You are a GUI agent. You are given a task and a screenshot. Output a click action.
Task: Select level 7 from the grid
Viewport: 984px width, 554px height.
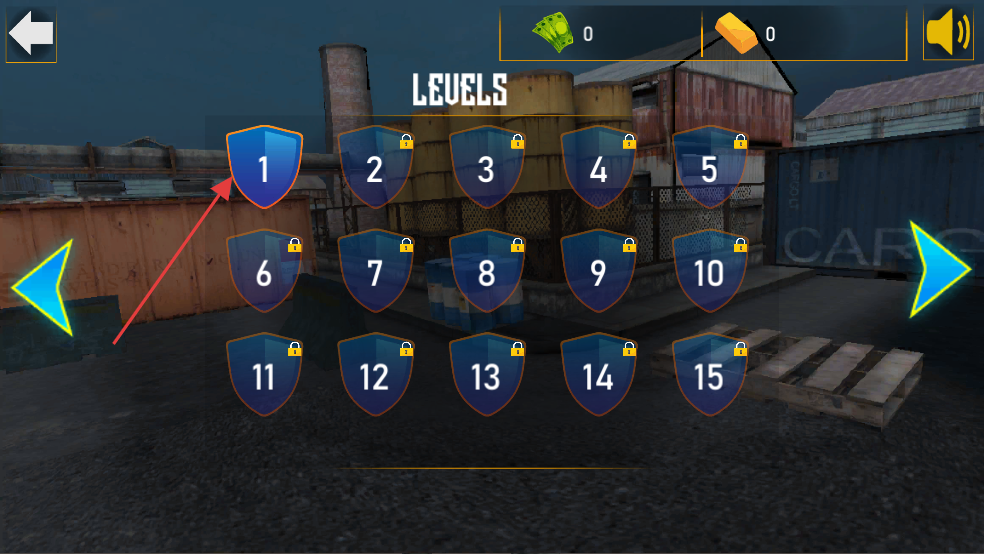click(375, 272)
